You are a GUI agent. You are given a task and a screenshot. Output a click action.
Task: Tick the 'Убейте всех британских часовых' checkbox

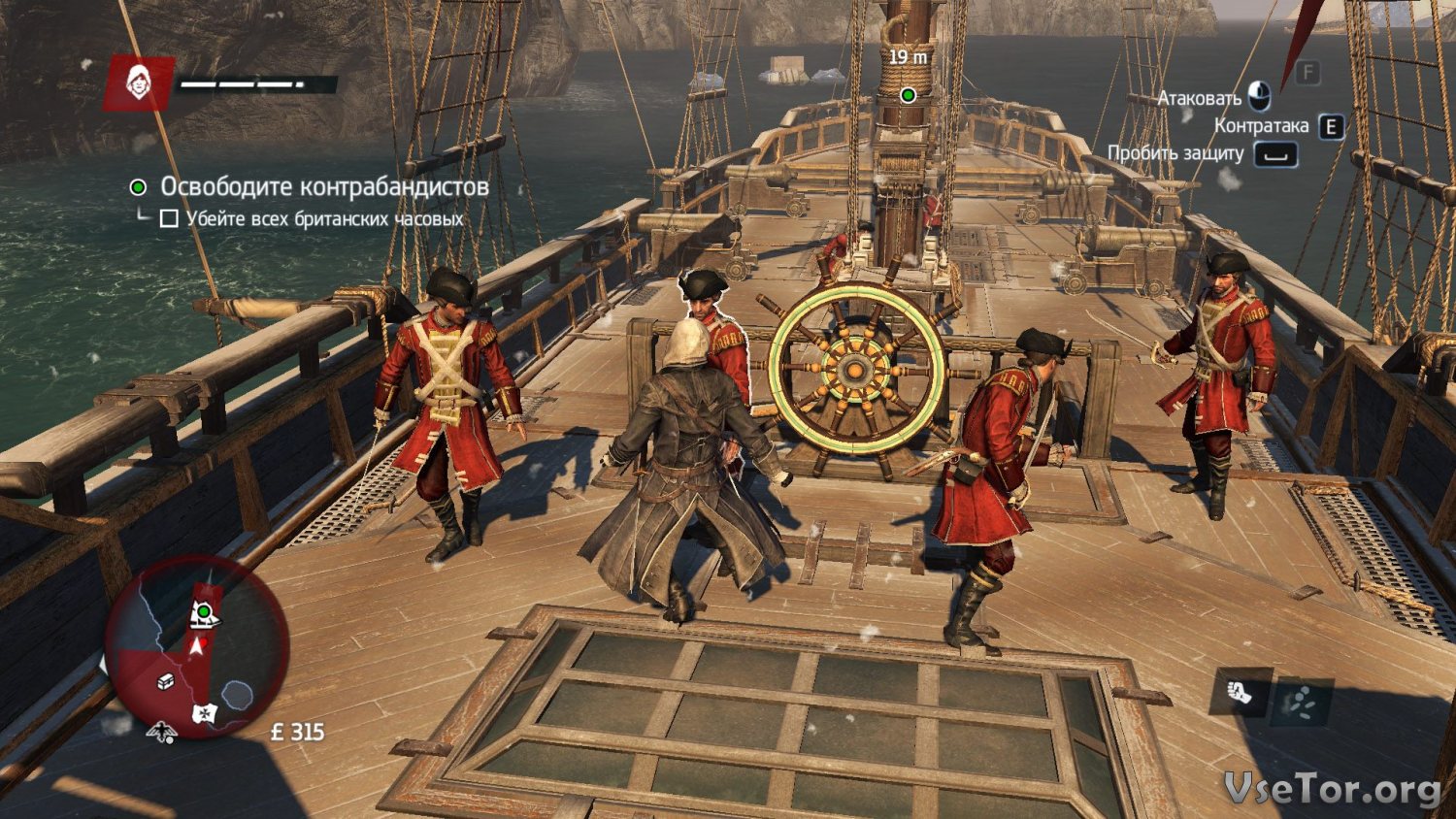click(169, 218)
